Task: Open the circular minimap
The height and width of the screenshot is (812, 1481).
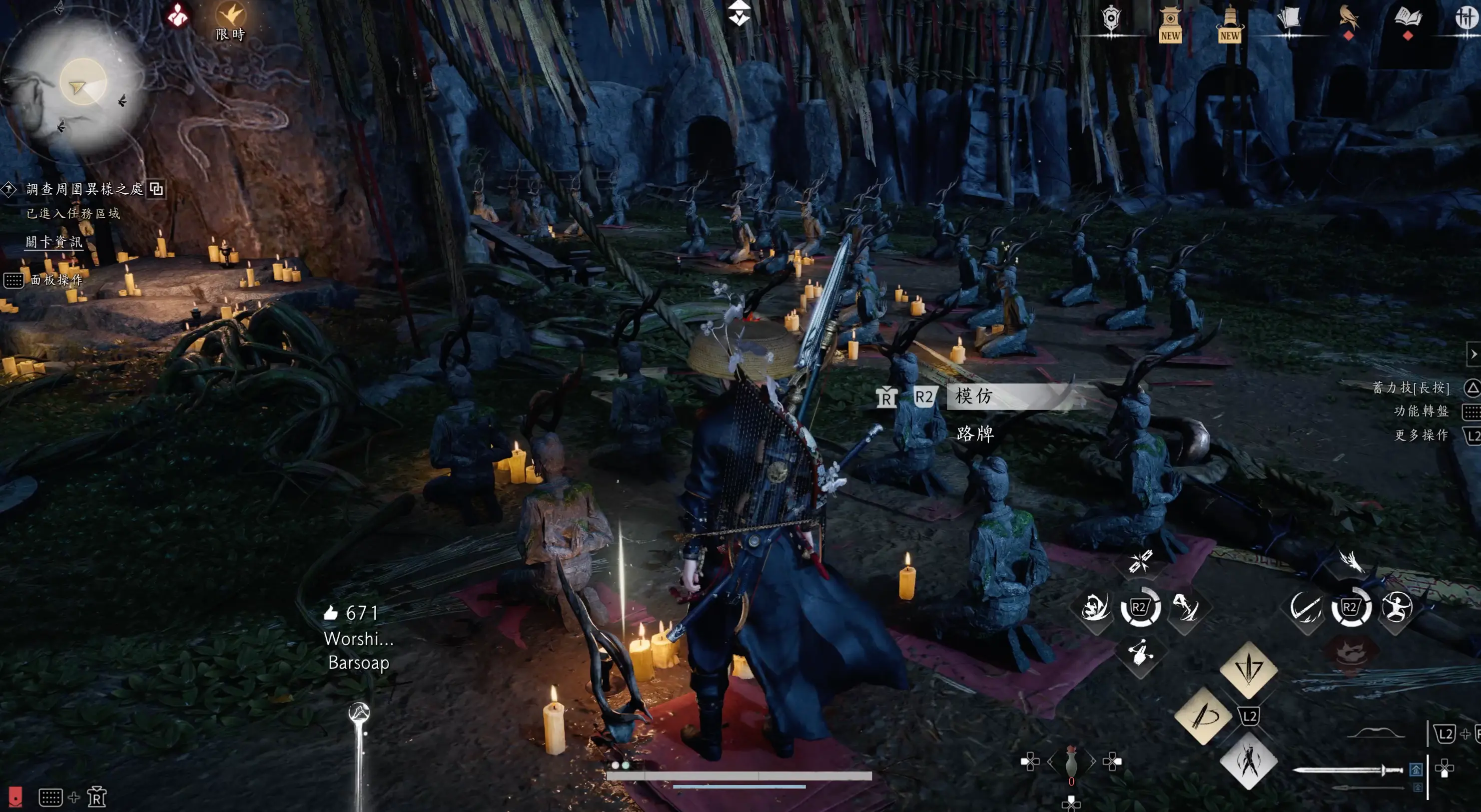Action: [82, 83]
